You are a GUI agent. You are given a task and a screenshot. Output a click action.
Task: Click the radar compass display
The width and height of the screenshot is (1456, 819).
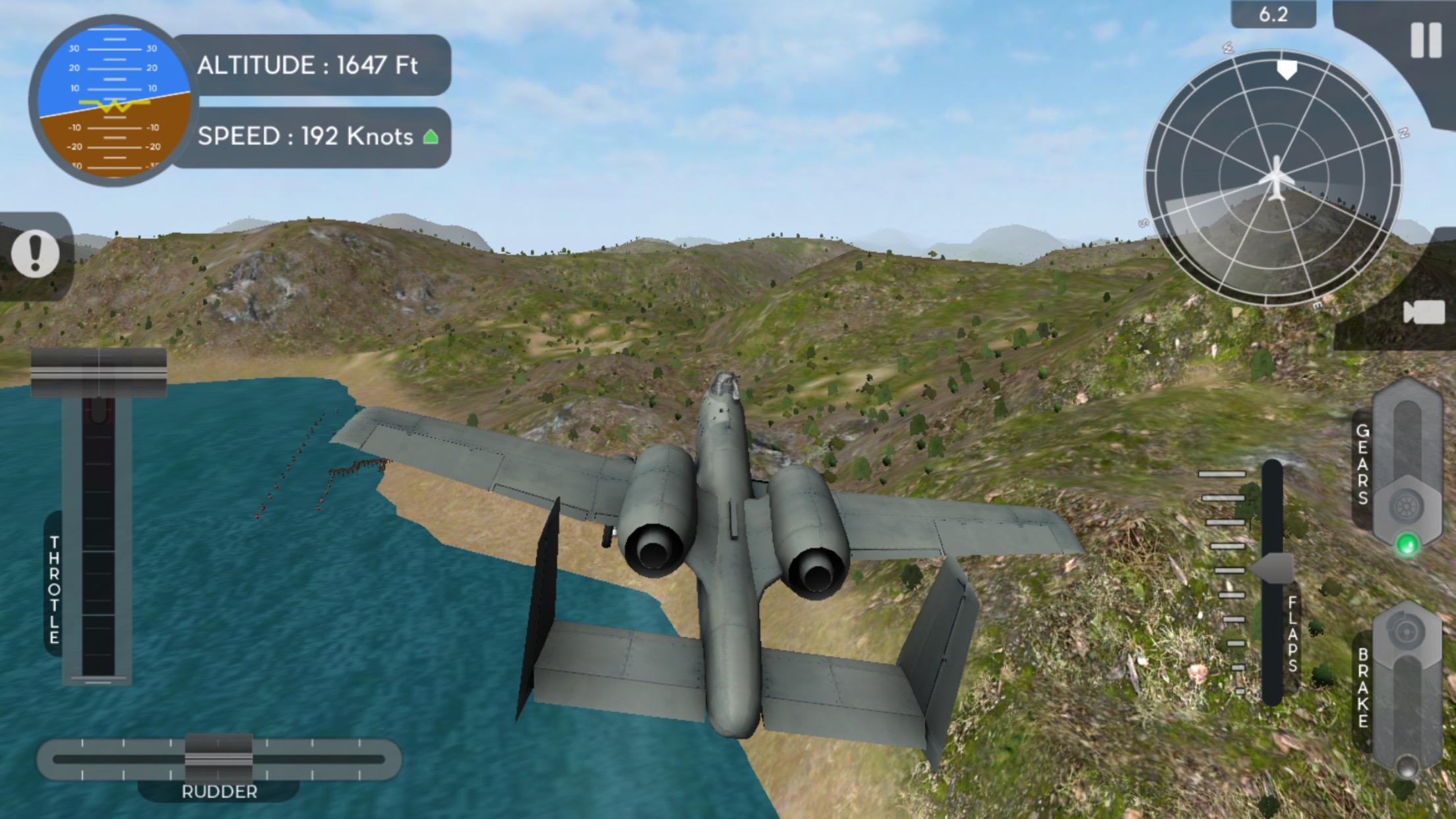tap(1273, 178)
